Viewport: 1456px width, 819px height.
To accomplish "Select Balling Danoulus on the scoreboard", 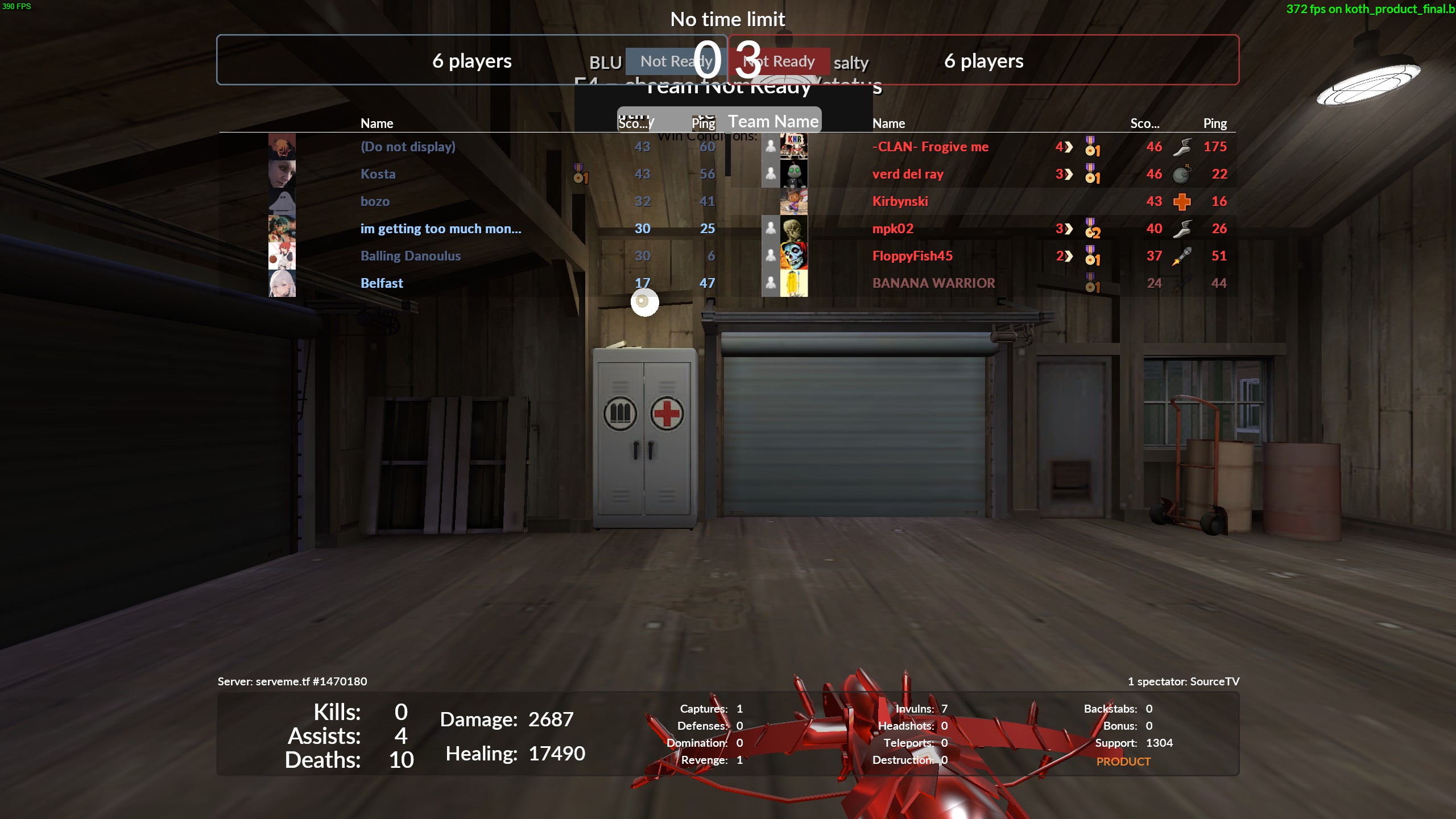I will click(410, 256).
